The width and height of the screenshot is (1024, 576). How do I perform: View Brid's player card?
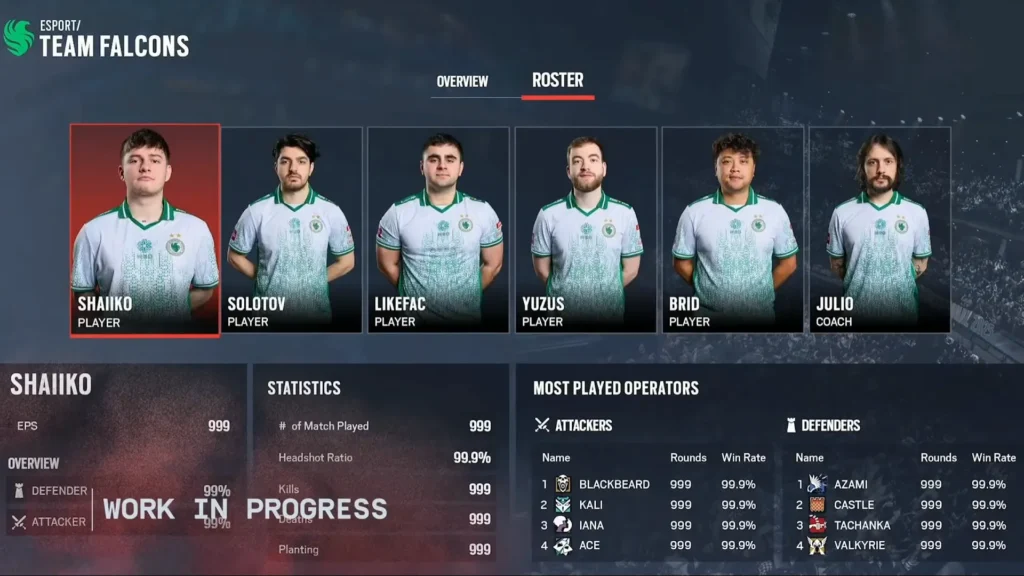point(732,230)
